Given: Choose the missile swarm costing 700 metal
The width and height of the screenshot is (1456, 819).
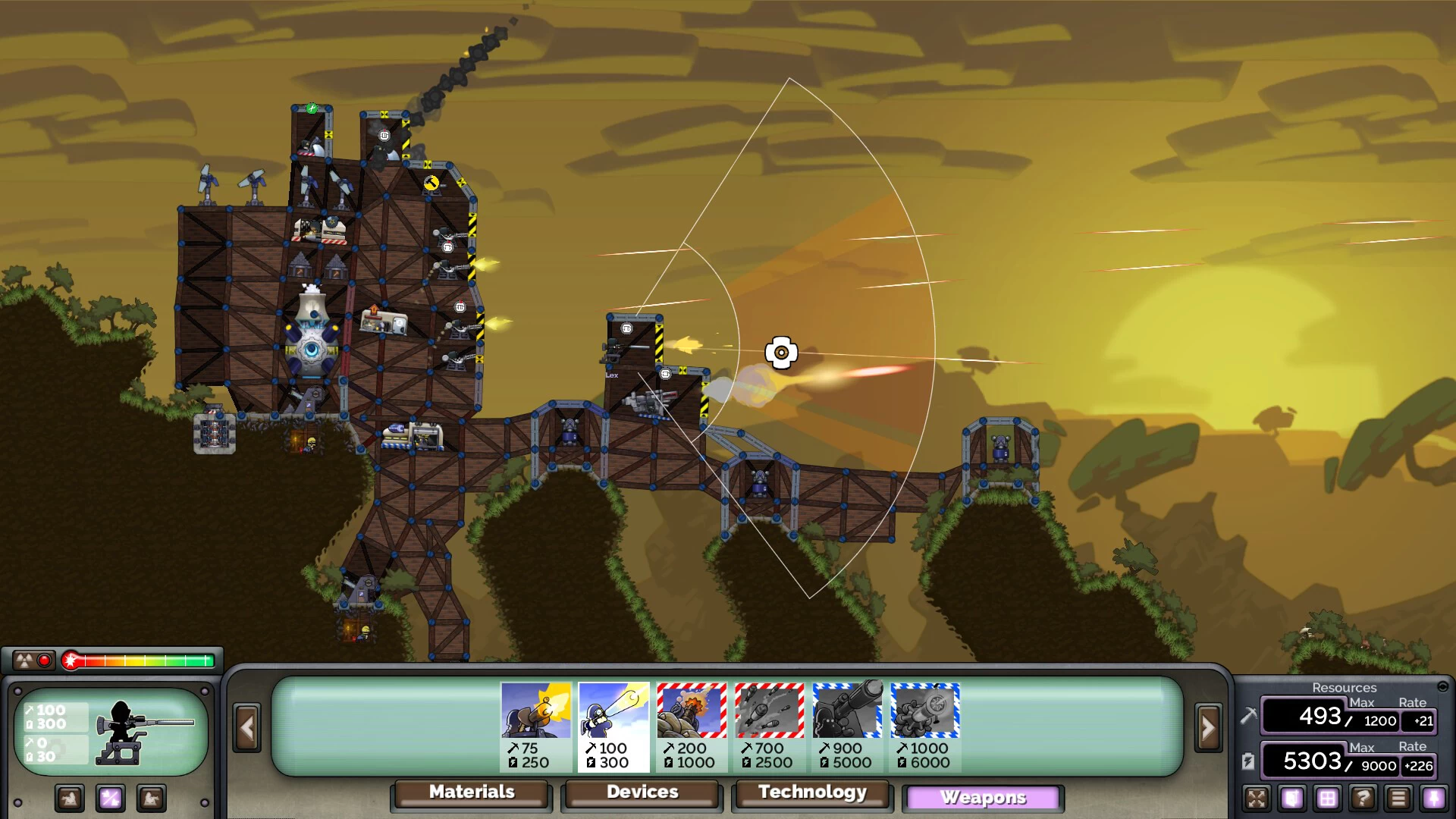Looking at the screenshot, I should (x=769, y=726).
